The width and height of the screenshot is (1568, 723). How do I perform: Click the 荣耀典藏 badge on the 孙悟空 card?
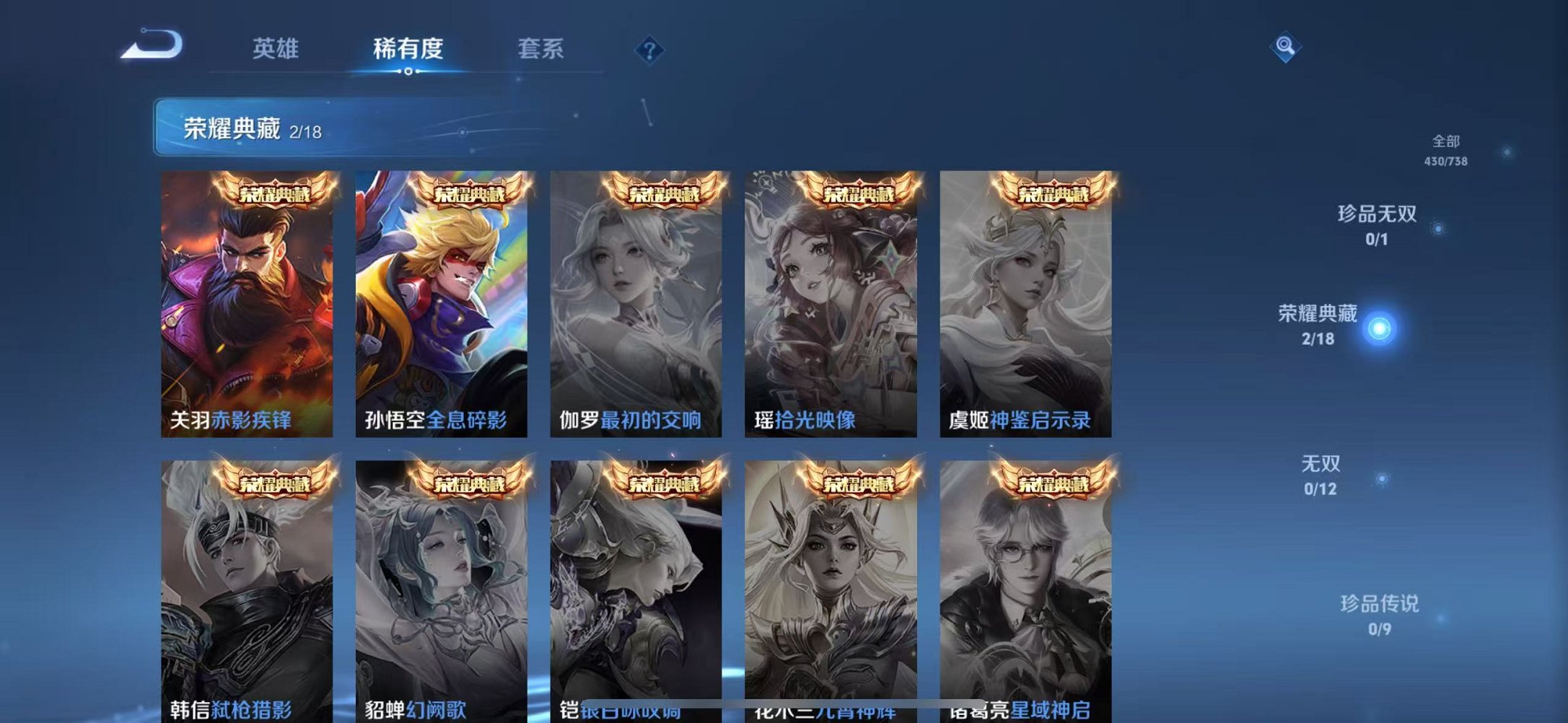(x=470, y=193)
